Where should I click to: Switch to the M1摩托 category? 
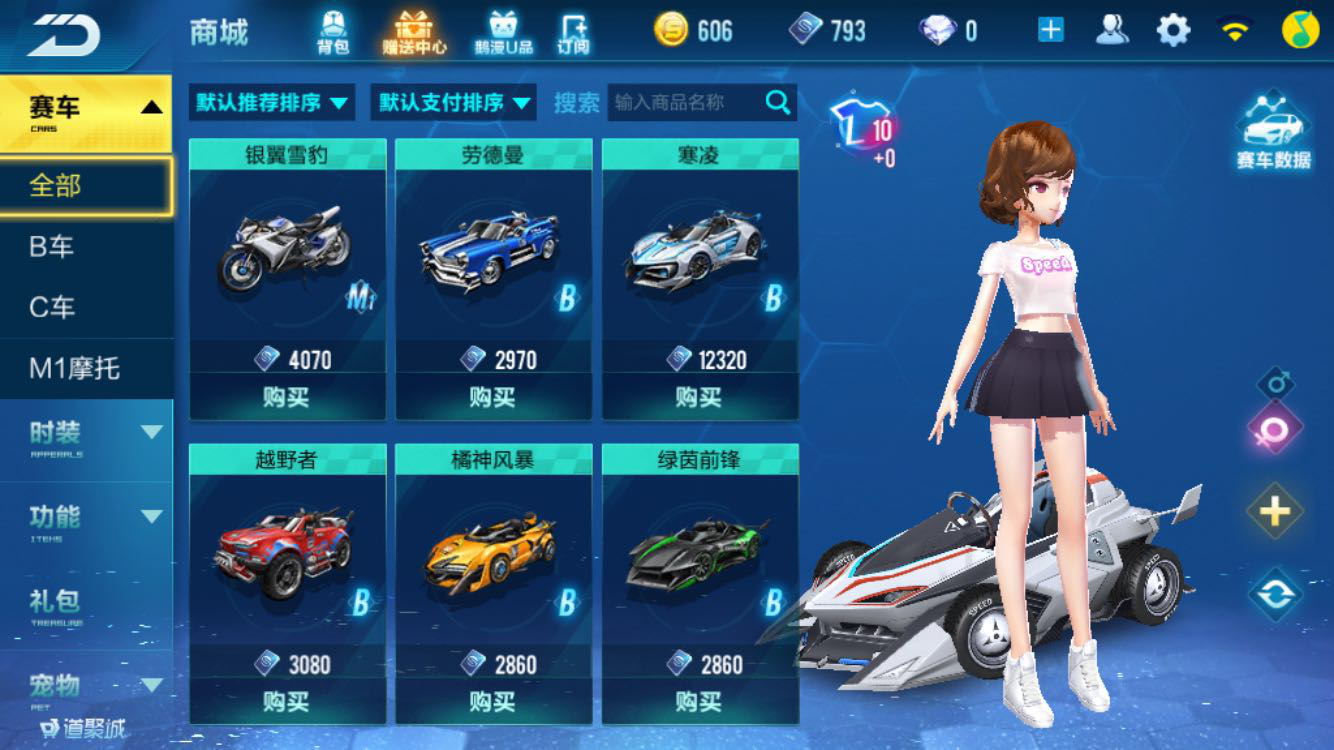tap(87, 368)
